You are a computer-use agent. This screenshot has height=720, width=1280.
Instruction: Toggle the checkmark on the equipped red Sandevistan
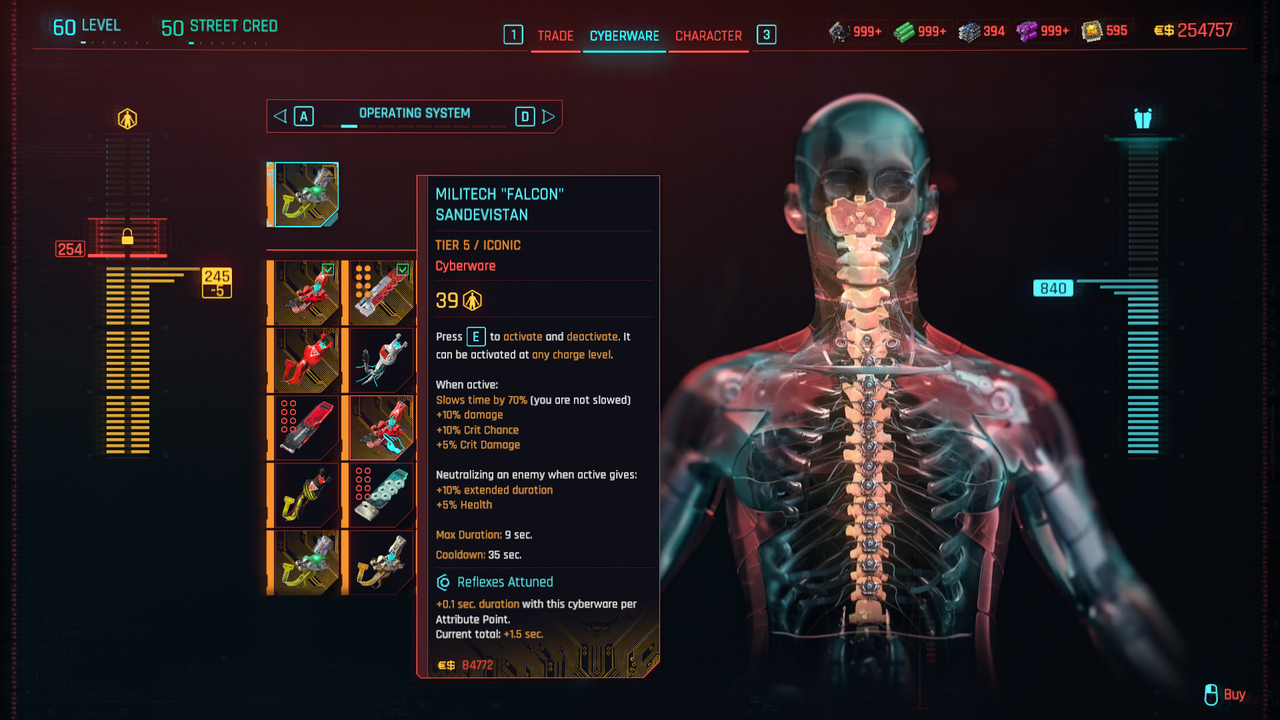pyautogui.click(x=330, y=270)
